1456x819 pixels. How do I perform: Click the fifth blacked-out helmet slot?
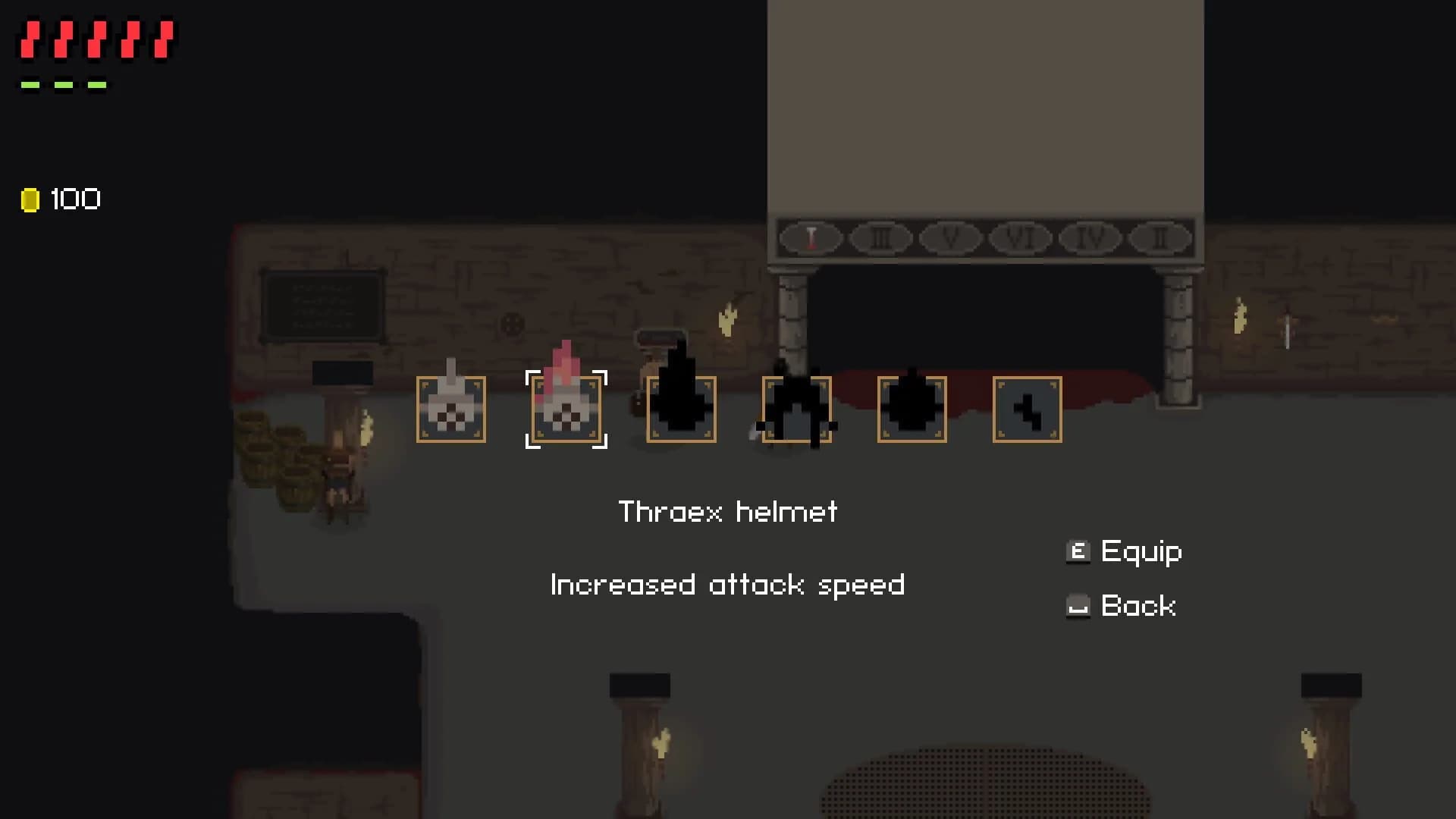(x=912, y=409)
